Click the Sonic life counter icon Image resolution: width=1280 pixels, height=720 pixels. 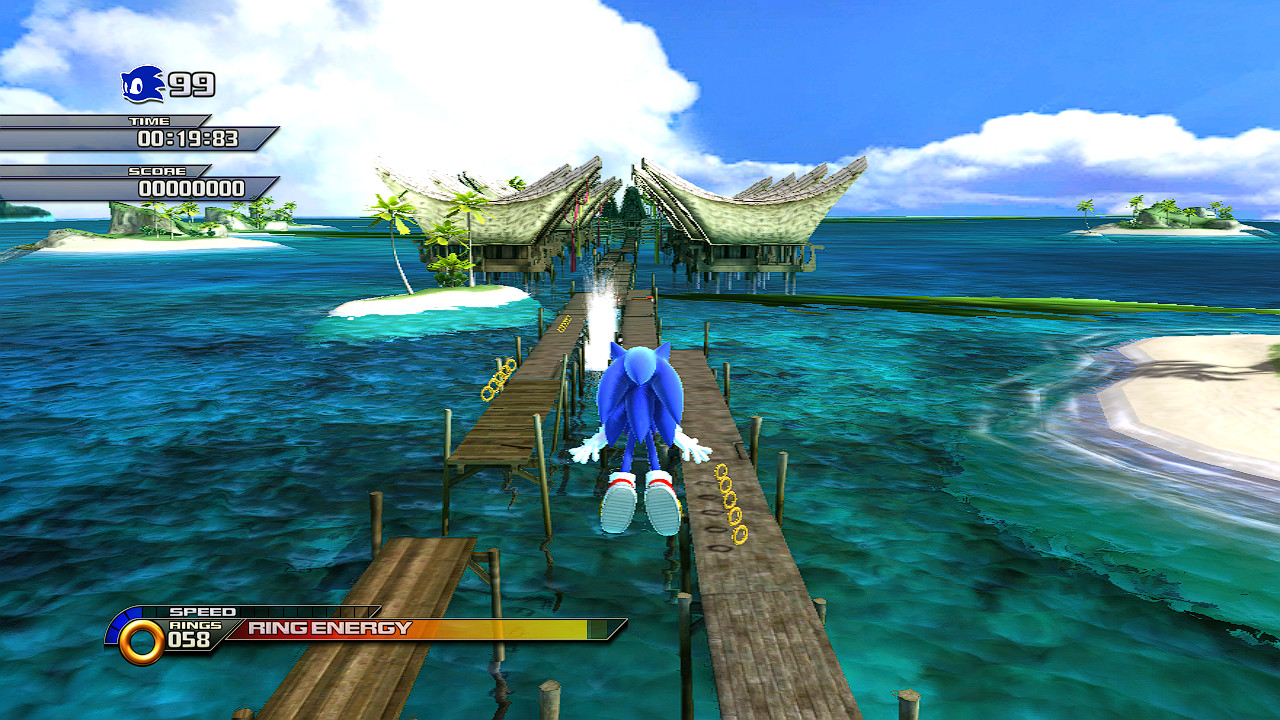tap(140, 85)
